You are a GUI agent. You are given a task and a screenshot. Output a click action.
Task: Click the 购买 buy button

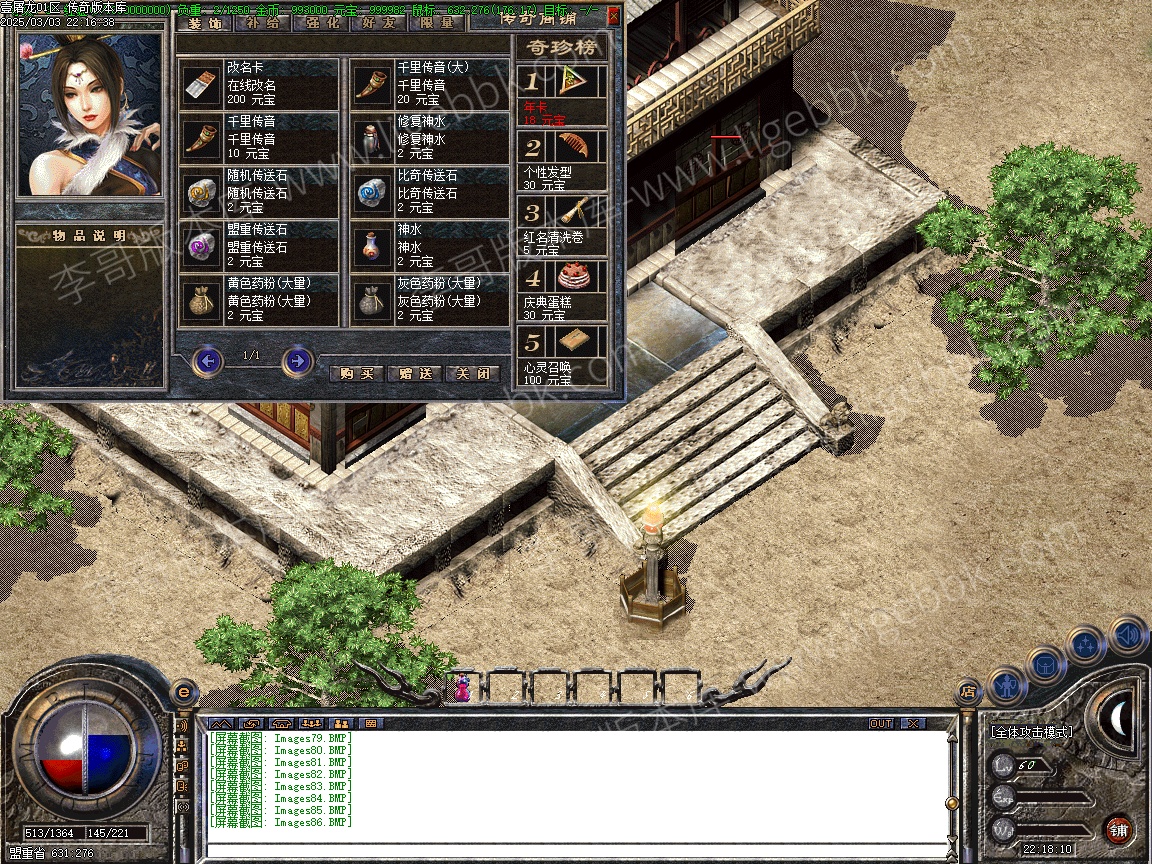pyautogui.click(x=356, y=373)
